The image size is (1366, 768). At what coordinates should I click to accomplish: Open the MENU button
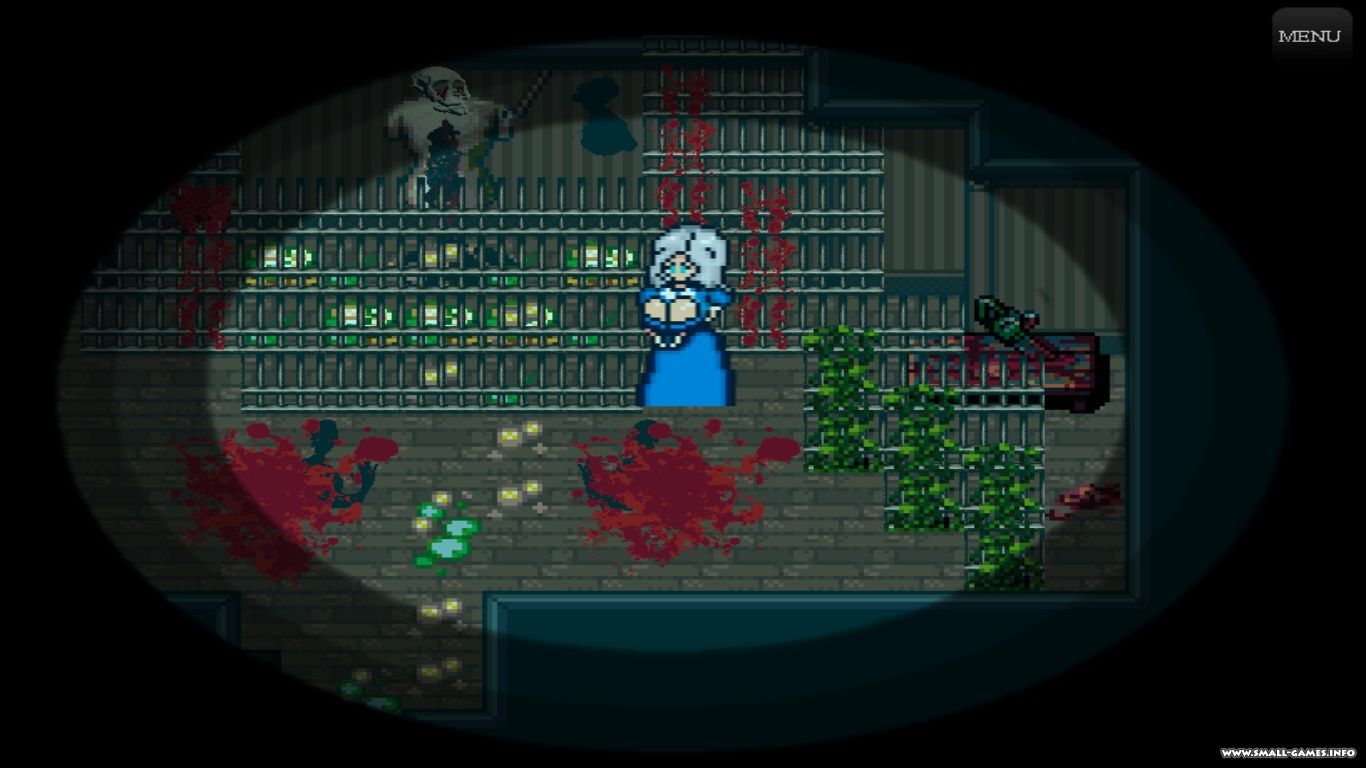pyautogui.click(x=1310, y=36)
